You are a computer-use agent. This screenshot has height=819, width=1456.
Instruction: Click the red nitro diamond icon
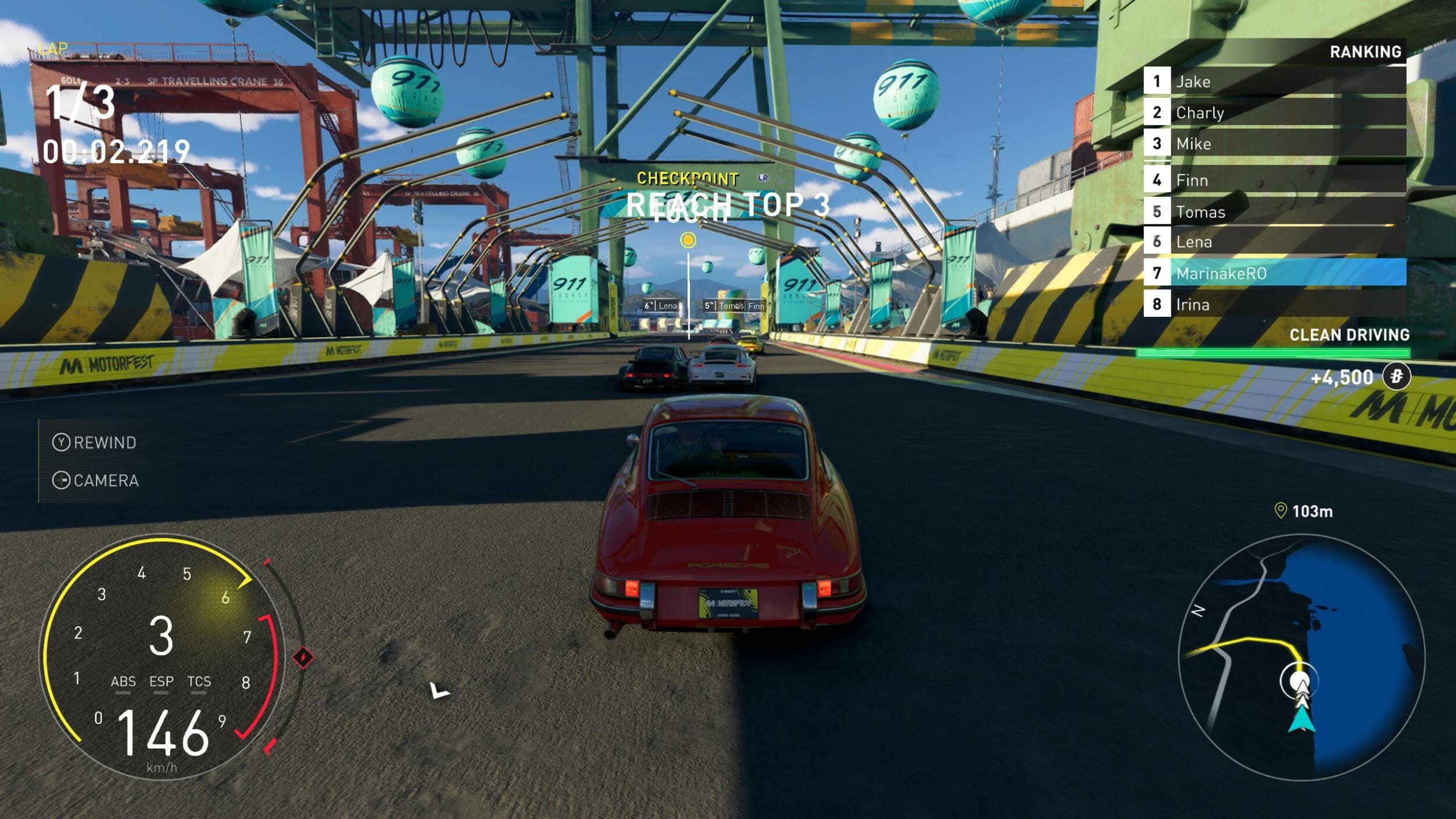(303, 658)
